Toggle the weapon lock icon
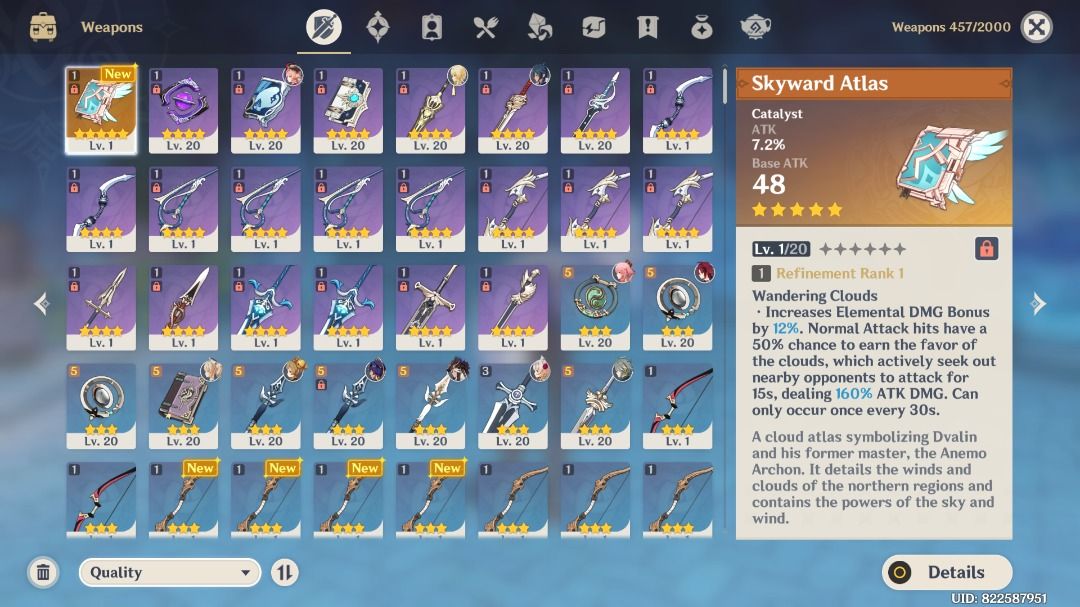Image resolution: width=1080 pixels, height=607 pixels. click(986, 248)
